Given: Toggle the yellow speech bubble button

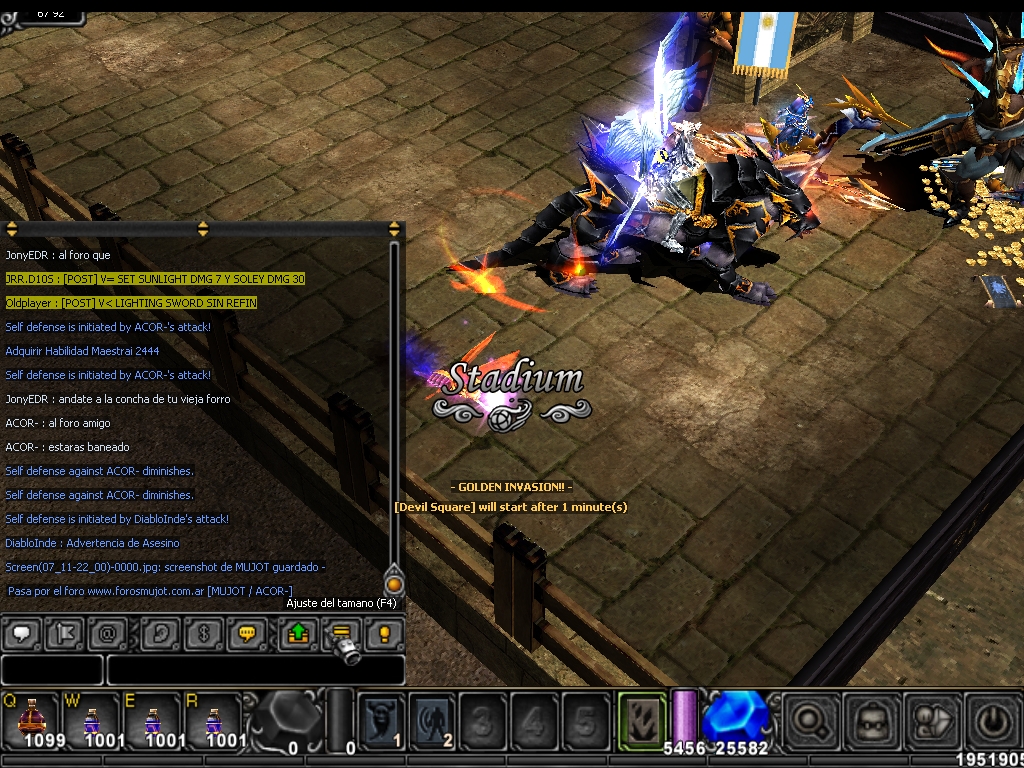Looking at the screenshot, I should pyautogui.click(x=246, y=633).
